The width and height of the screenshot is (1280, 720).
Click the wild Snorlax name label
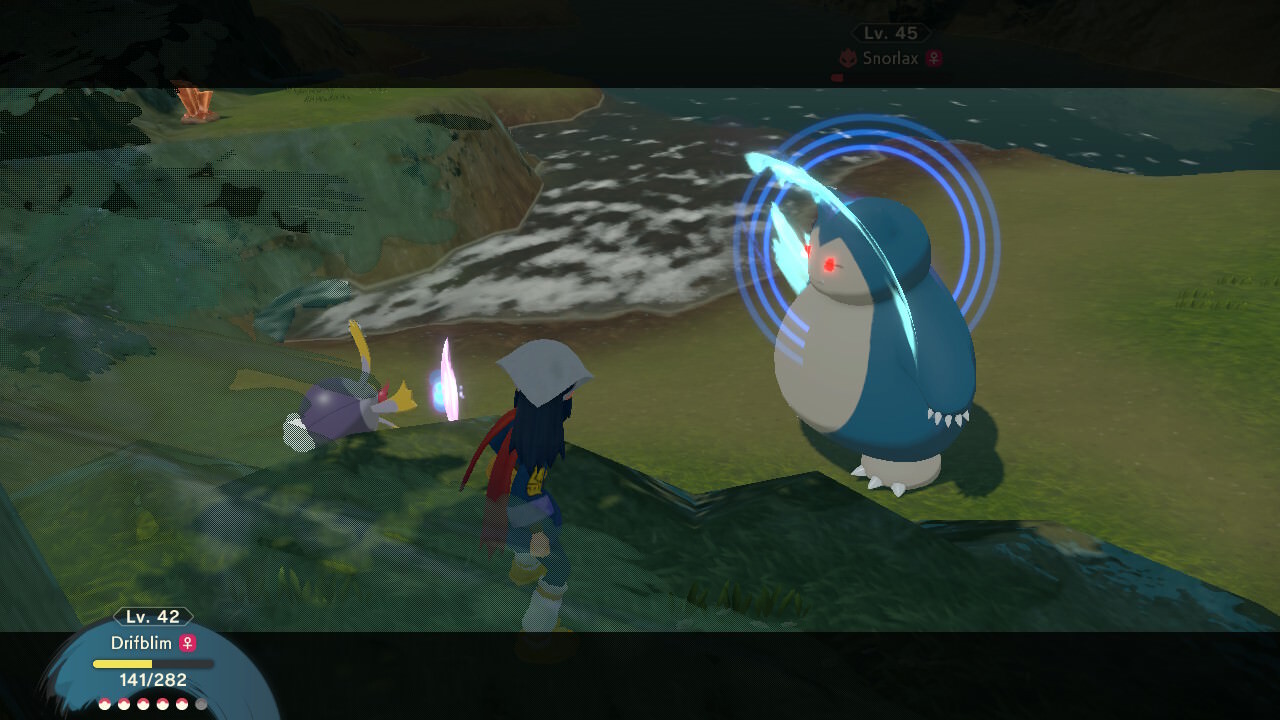[x=891, y=59]
